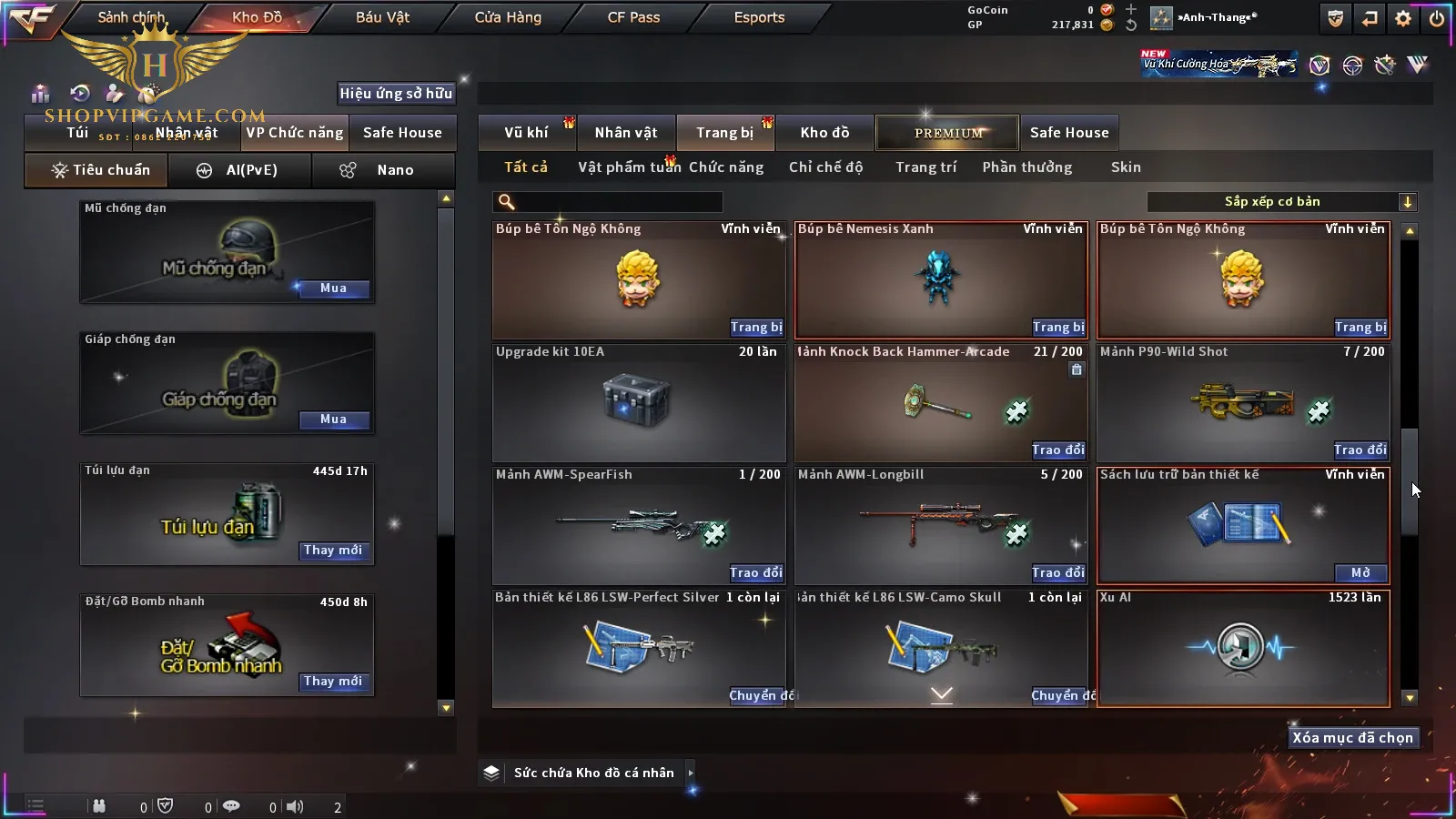Exchange the Mảnh P90-Wild Shot fragments
This screenshot has width=1456, height=819.
click(1360, 450)
